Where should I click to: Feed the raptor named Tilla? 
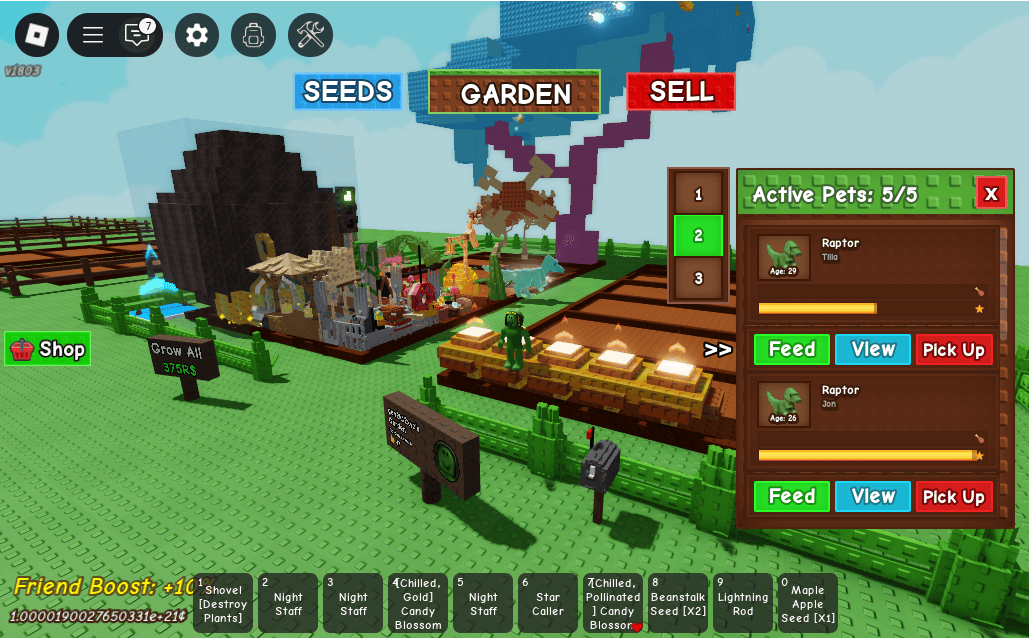pos(791,349)
